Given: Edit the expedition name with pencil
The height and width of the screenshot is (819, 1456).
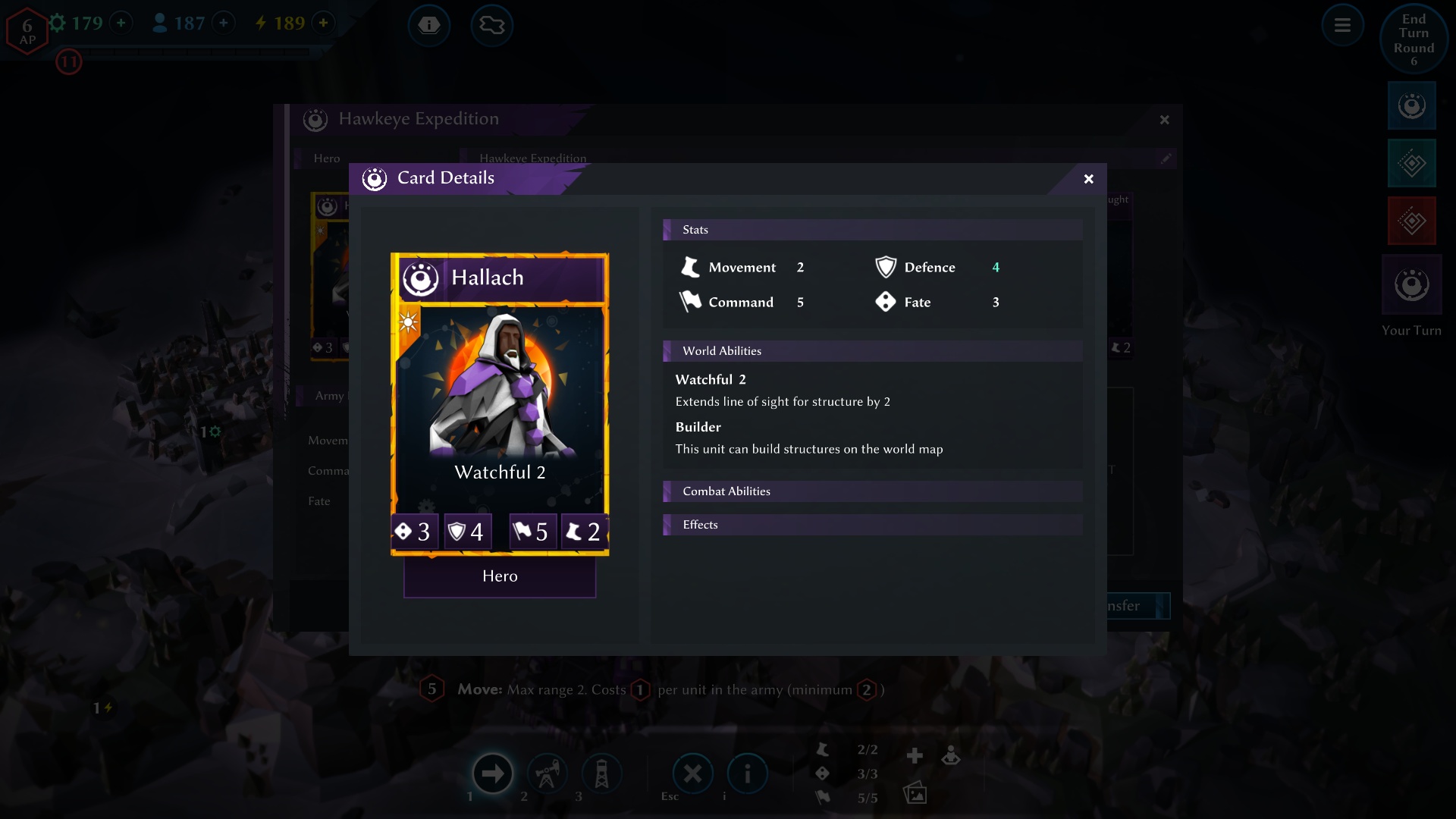Looking at the screenshot, I should pos(1166,158).
